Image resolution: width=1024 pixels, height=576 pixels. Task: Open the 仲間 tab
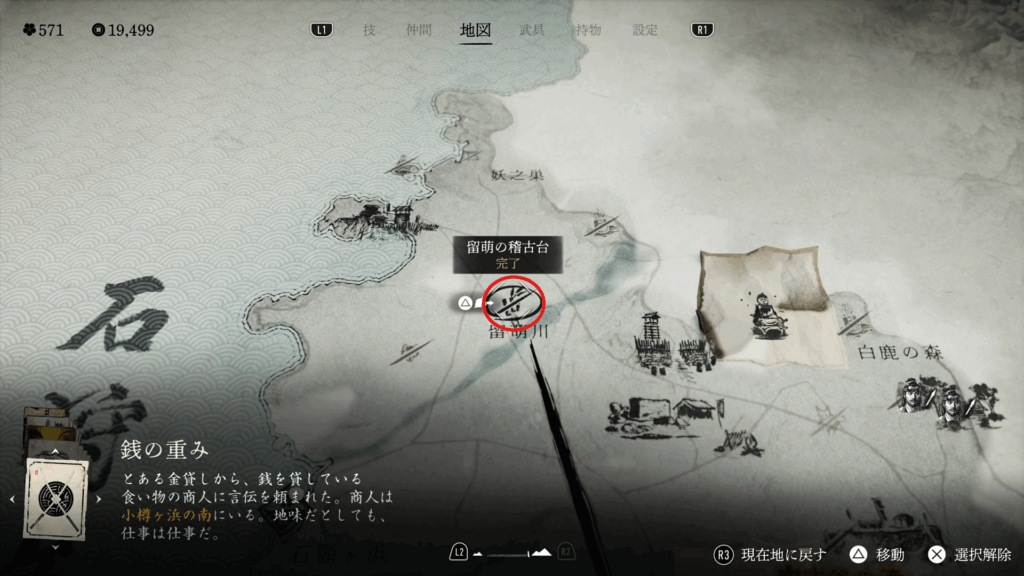(x=420, y=30)
